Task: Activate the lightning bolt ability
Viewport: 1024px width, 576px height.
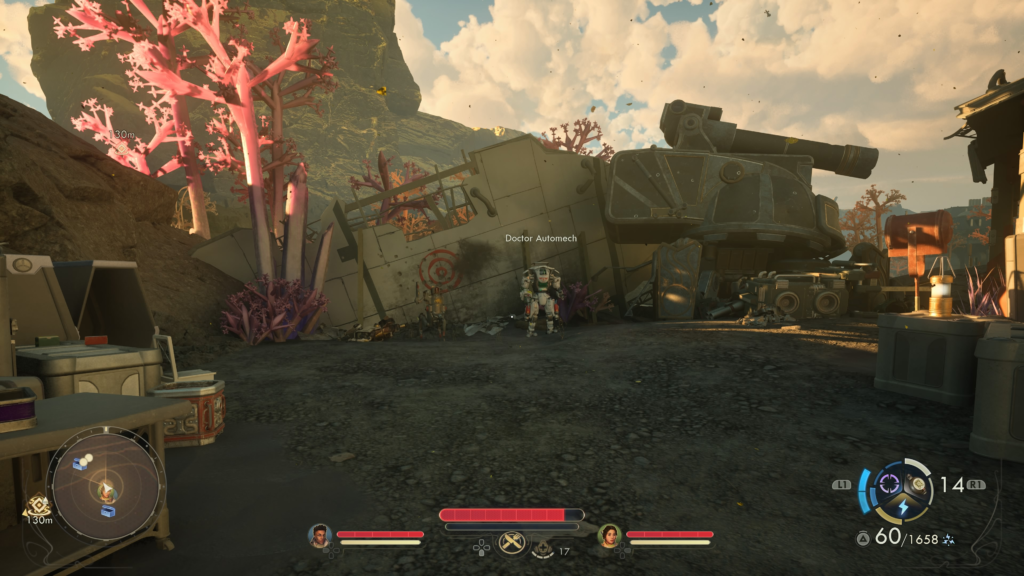Action: pos(903,508)
